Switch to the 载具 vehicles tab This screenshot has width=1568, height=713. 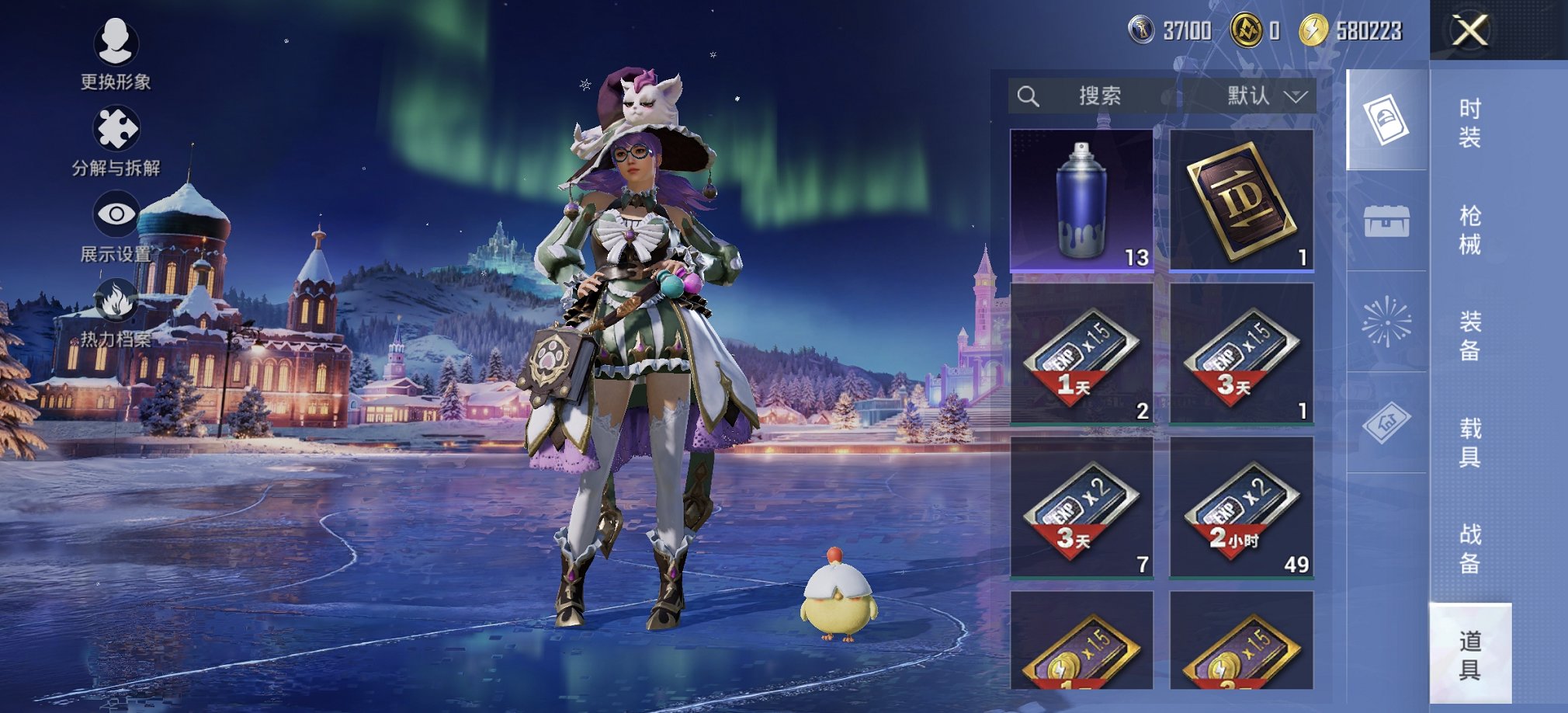point(1469,442)
